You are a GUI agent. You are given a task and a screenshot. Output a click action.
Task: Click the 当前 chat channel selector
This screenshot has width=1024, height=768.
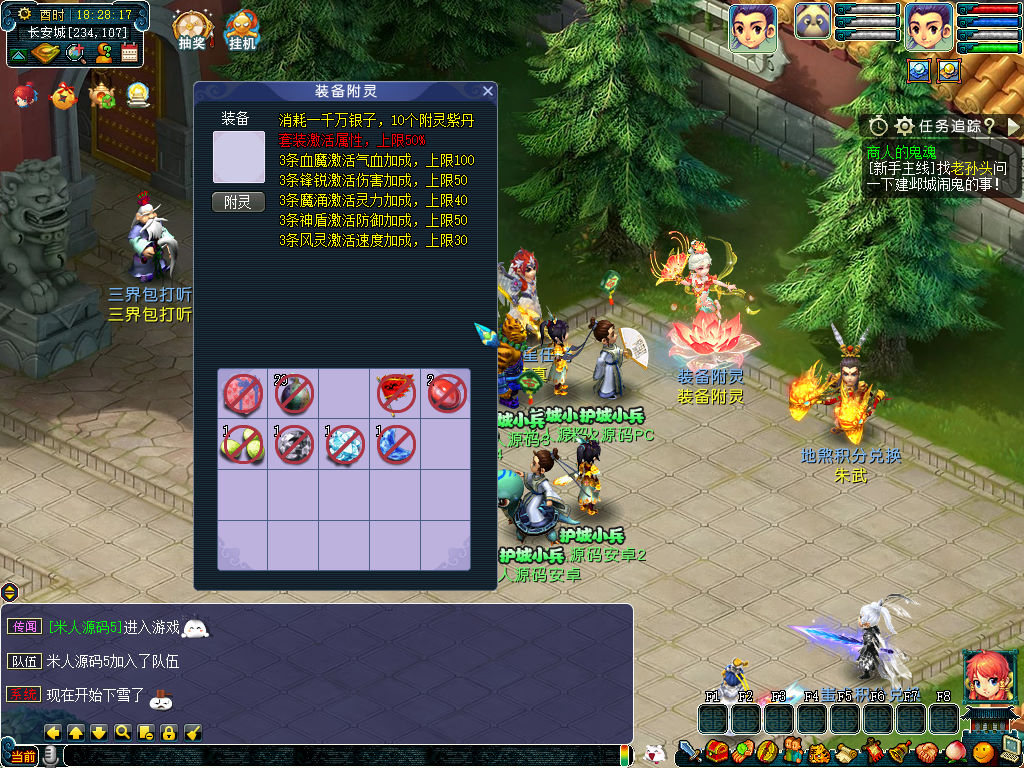pos(23,756)
